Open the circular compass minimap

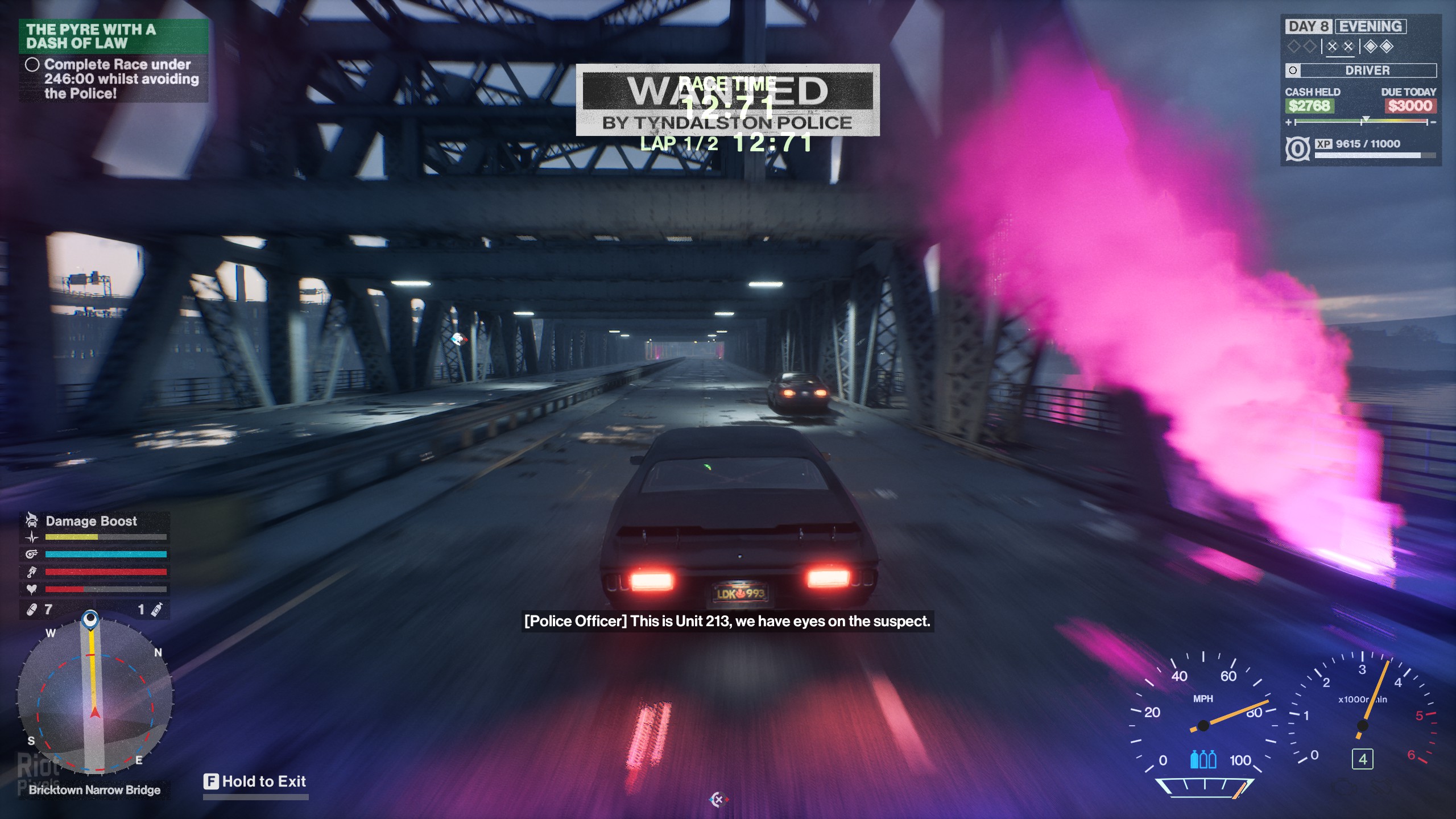click(95, 697)
